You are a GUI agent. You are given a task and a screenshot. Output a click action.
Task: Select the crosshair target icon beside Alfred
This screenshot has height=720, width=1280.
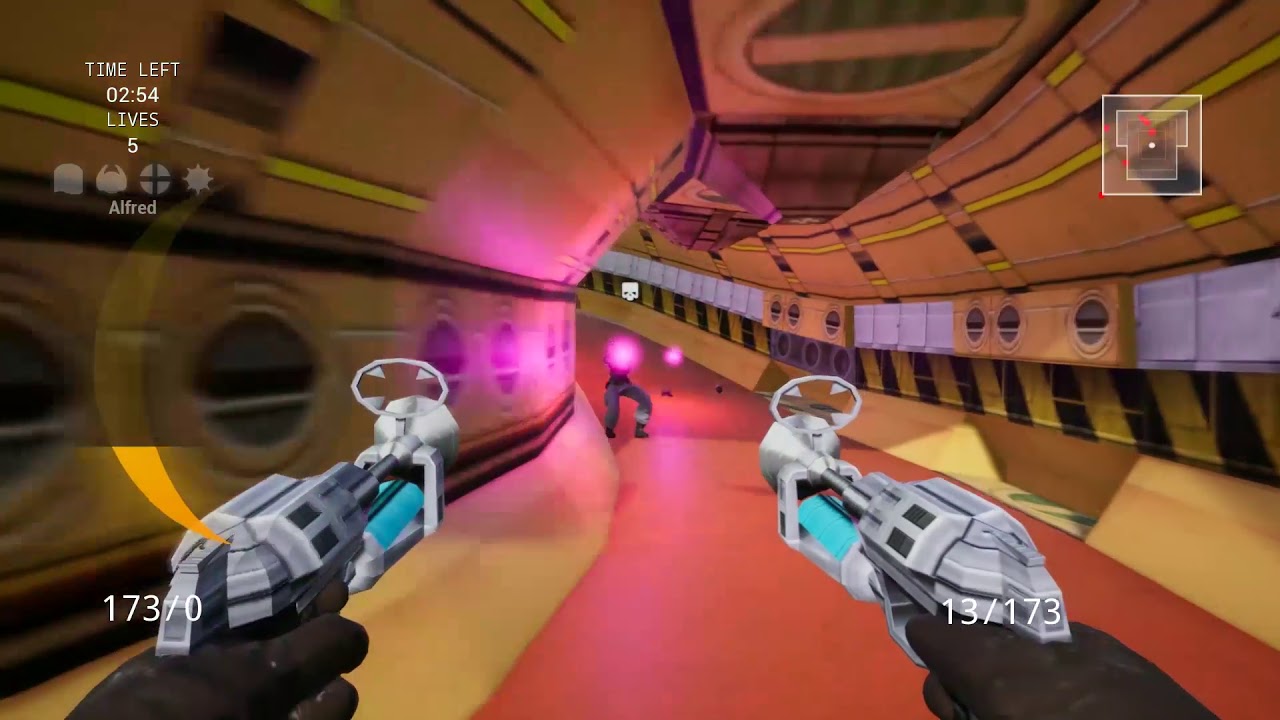click(154, 178)
